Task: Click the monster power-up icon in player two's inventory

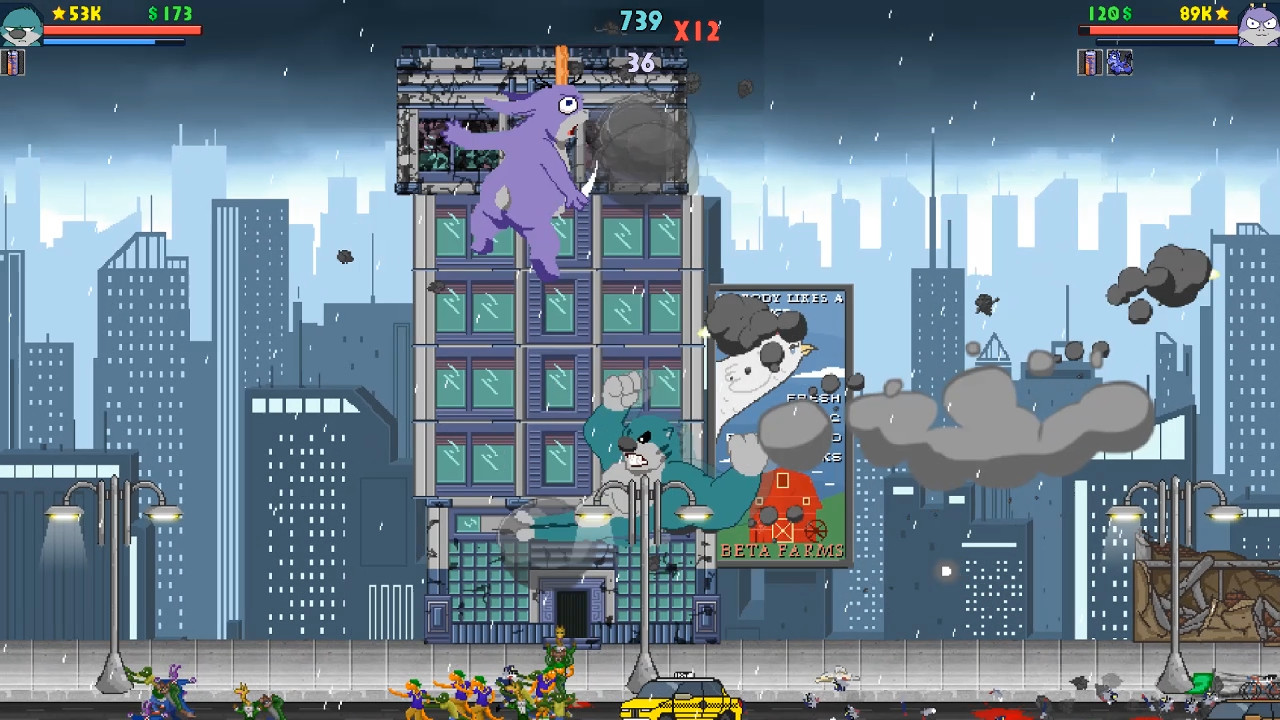Action: [1120, 62]
